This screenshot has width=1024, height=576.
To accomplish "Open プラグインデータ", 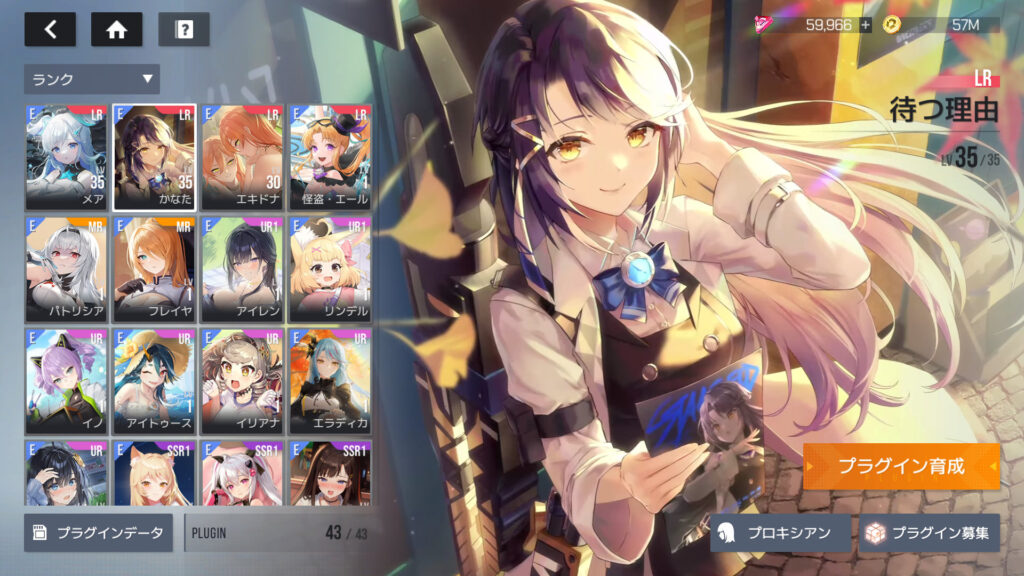I will pyautogui.click(x=99, y=533).
